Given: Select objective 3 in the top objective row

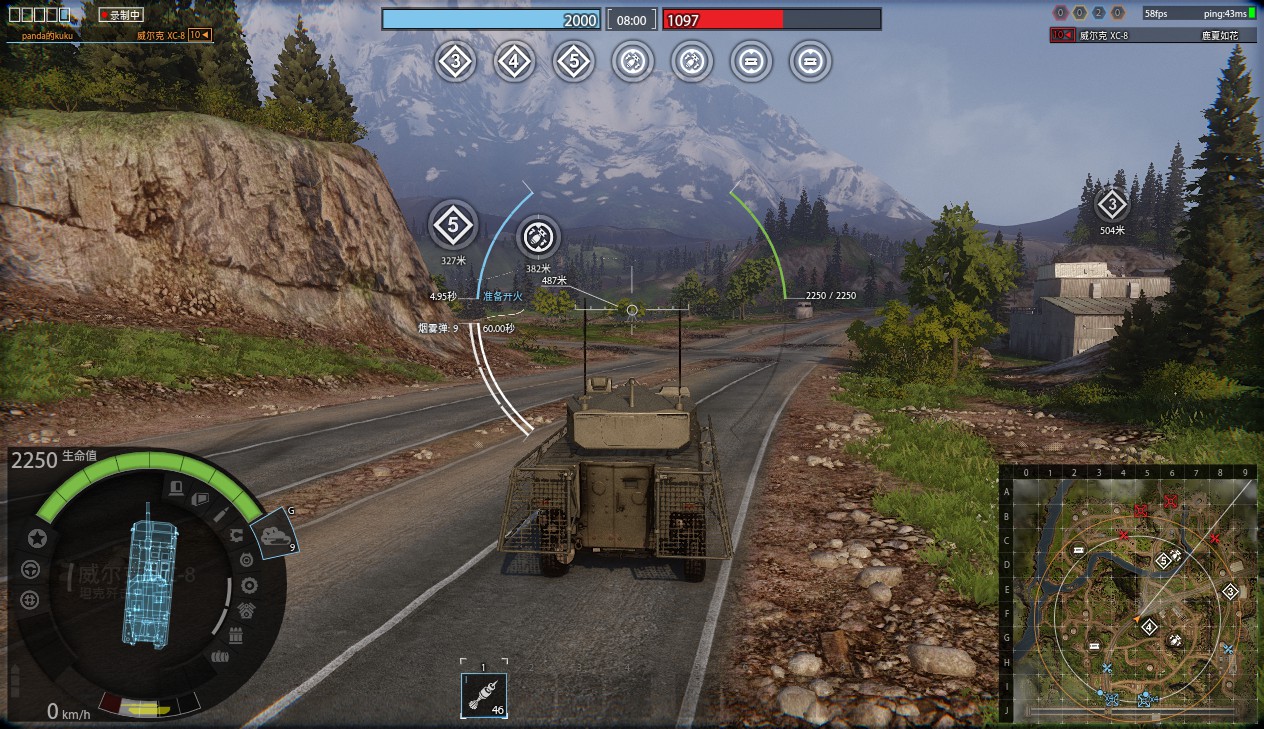Looking at the screenshot, I should [456, 62].
